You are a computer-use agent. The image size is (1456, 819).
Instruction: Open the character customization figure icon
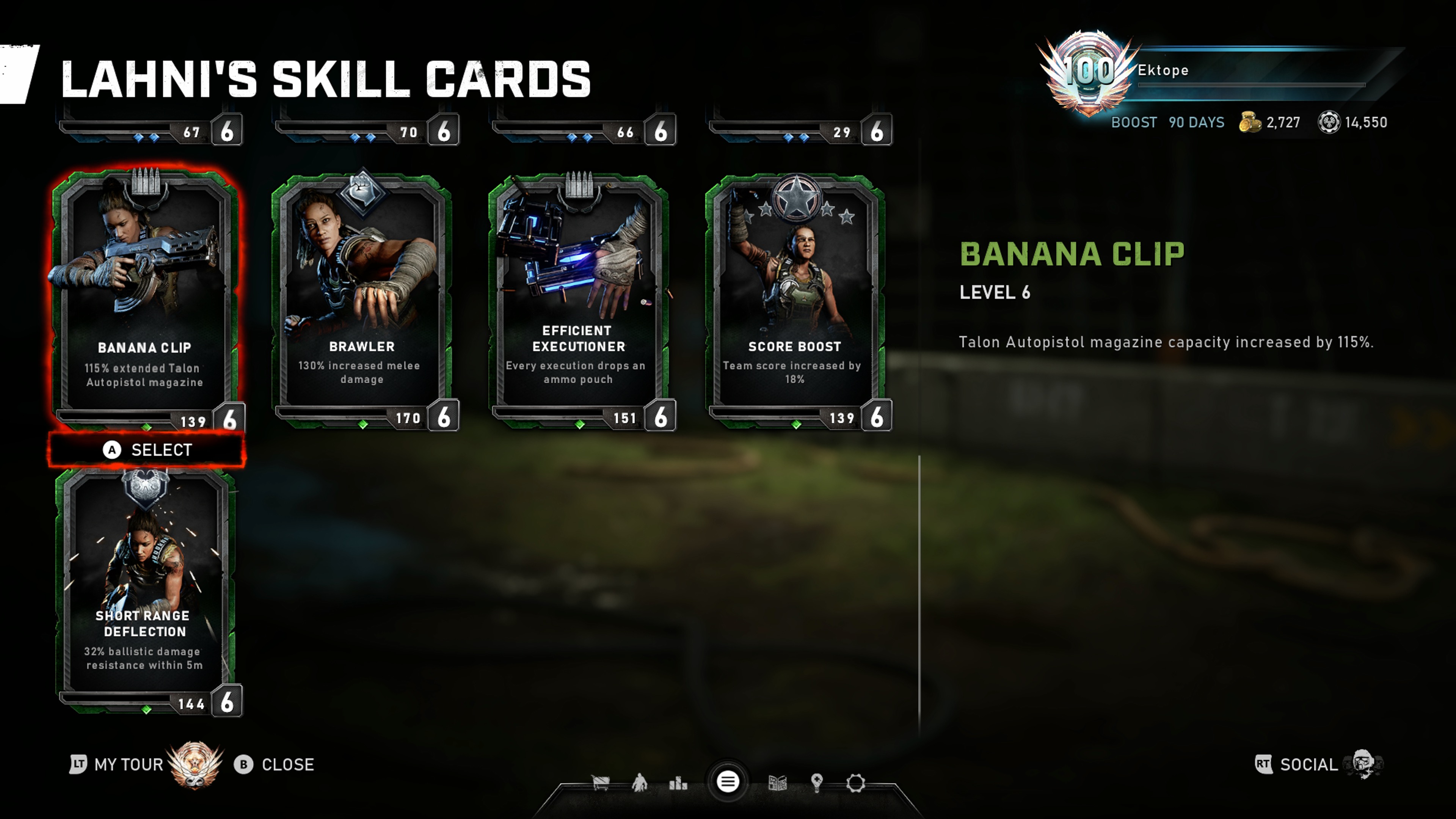640,783
